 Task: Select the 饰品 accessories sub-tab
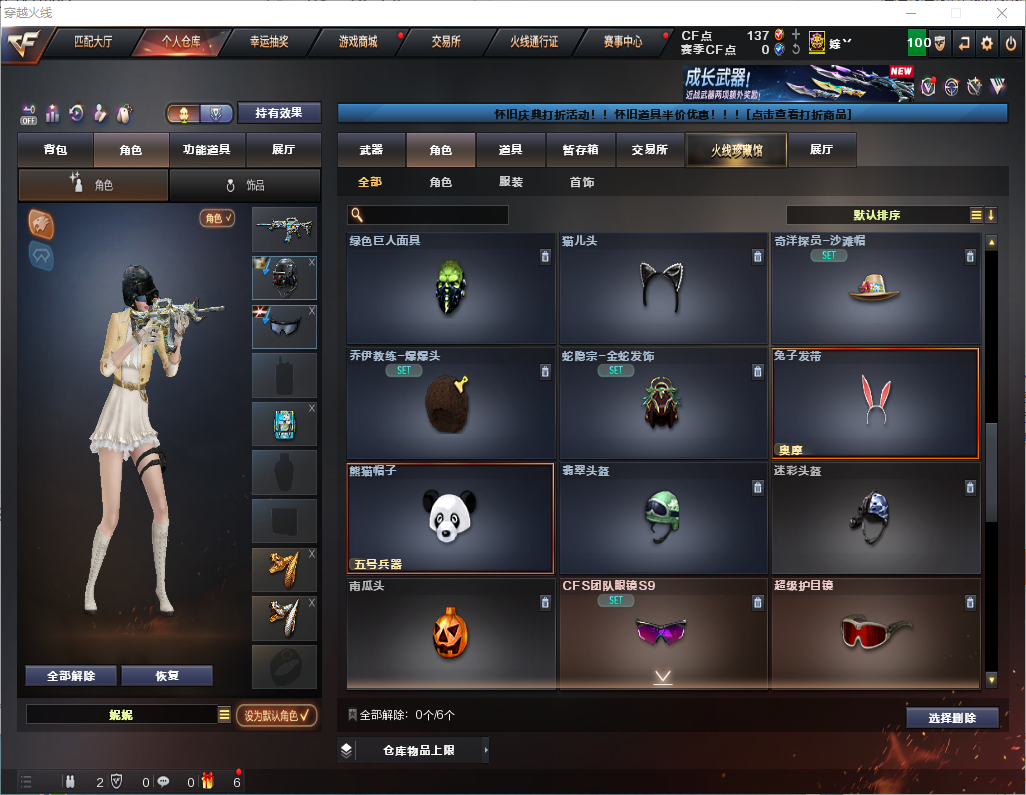click(245, 185)
